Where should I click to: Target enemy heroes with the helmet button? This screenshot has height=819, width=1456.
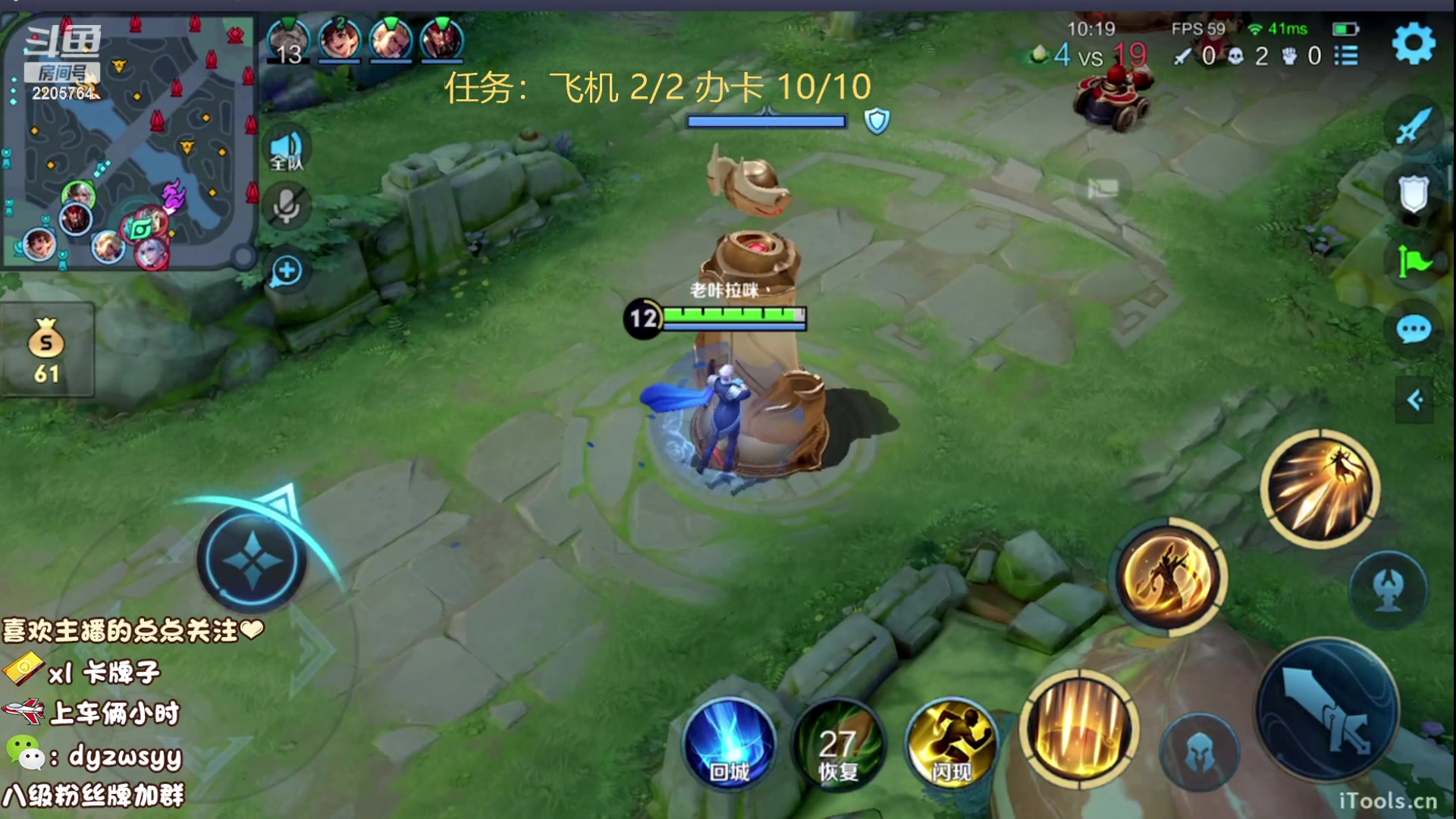[x=1200, y=751]
